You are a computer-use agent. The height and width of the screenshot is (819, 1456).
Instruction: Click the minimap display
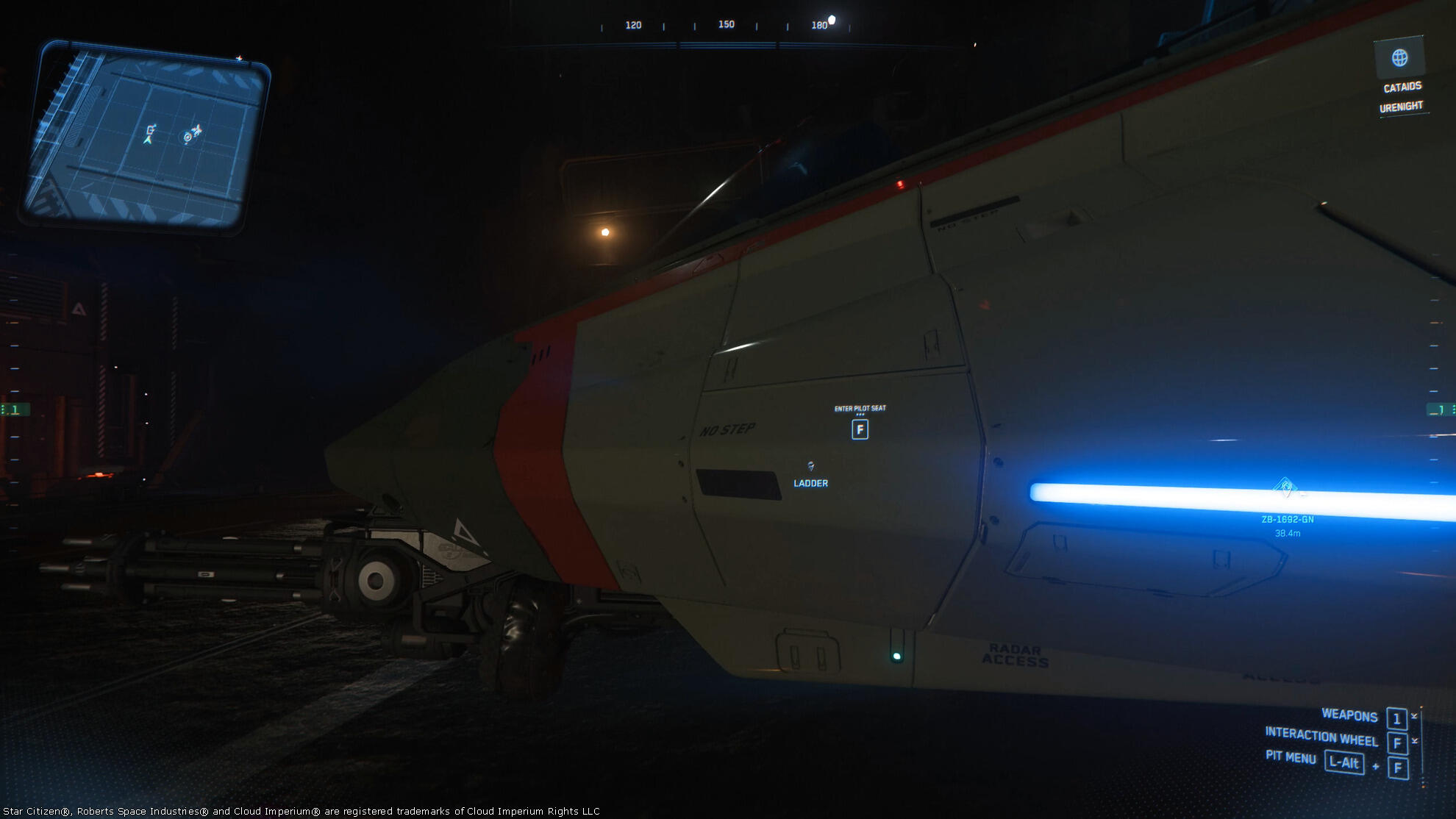click(145, 137)
